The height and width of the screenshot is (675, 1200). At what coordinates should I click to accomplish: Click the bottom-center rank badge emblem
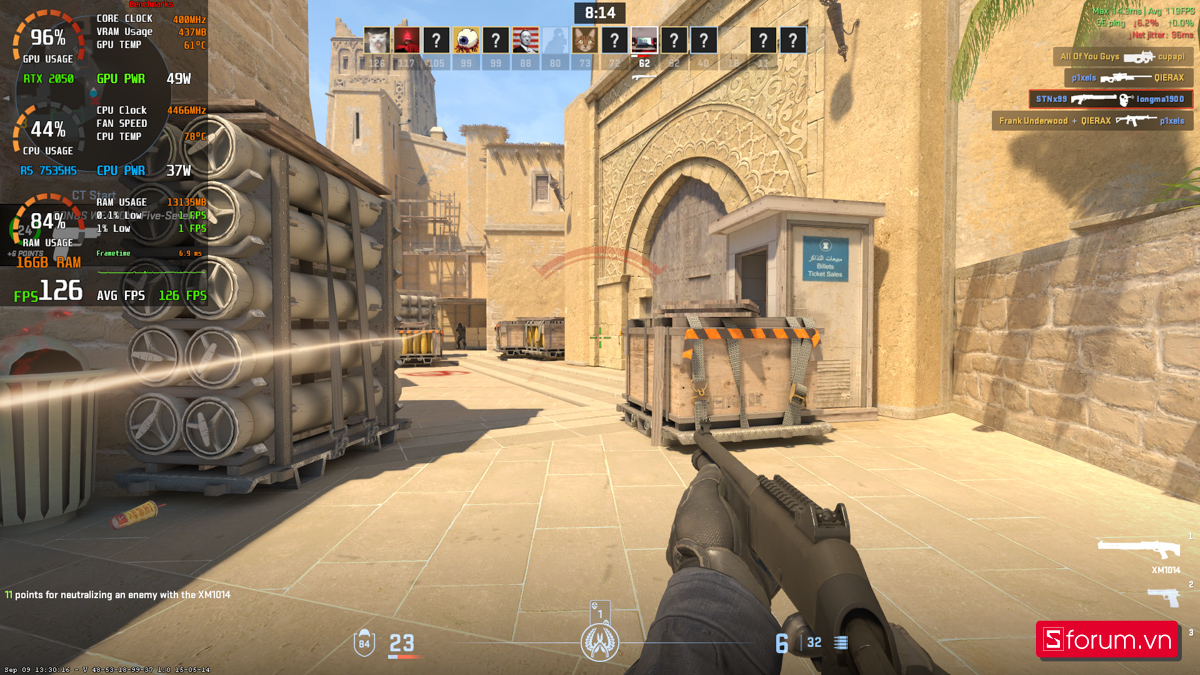coord(600,641)
